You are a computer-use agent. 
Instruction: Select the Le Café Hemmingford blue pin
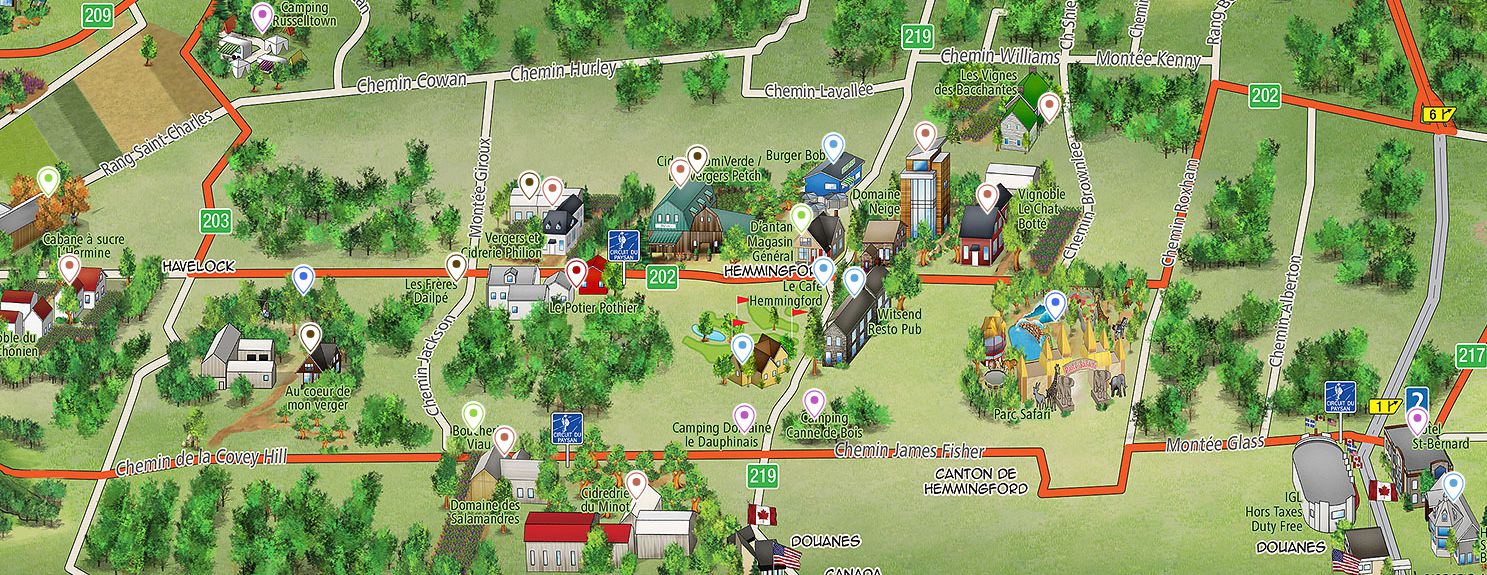pyautogui.click(x=823, y=269)
